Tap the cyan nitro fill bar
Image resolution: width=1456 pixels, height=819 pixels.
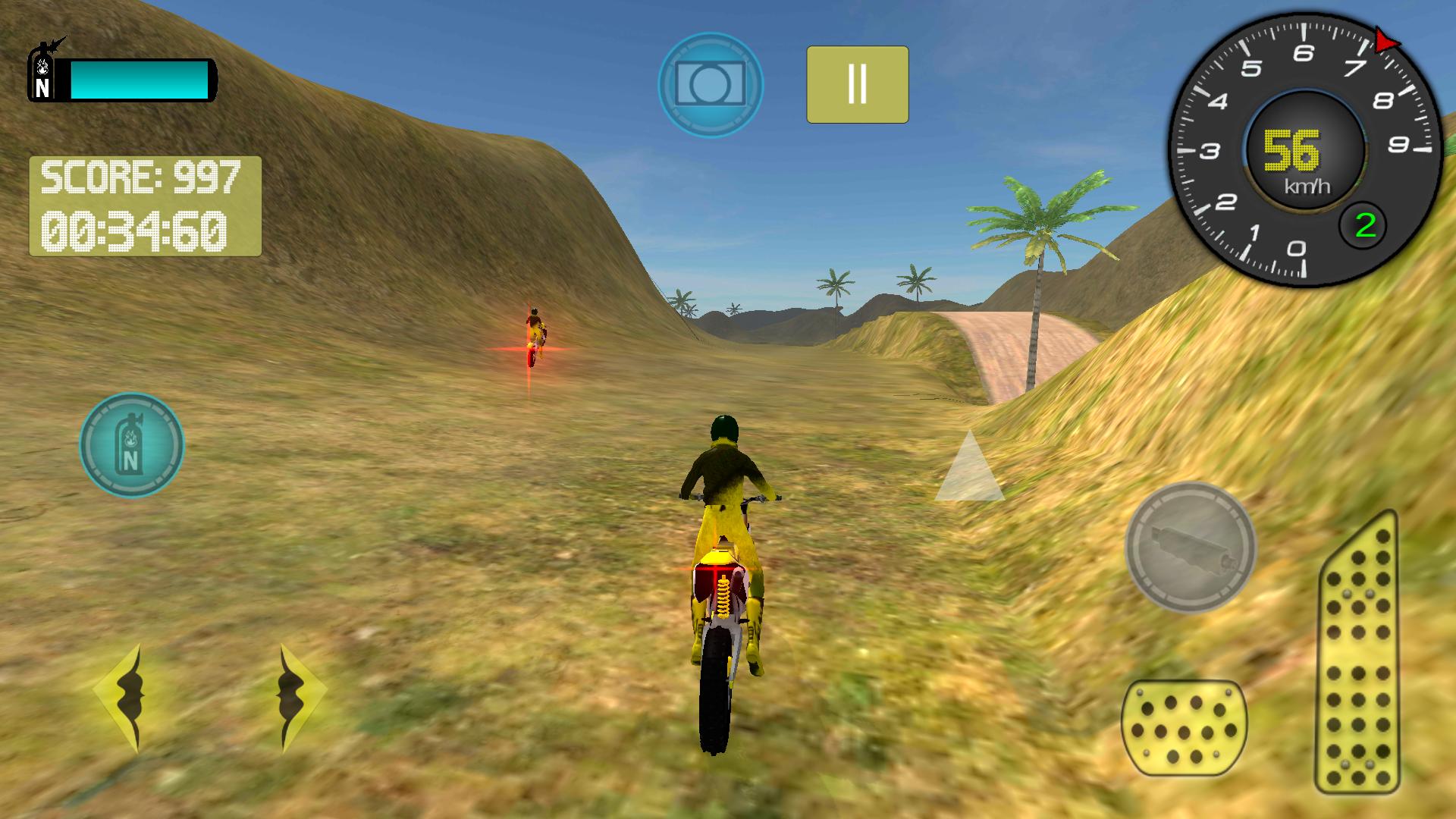[140, 81]
